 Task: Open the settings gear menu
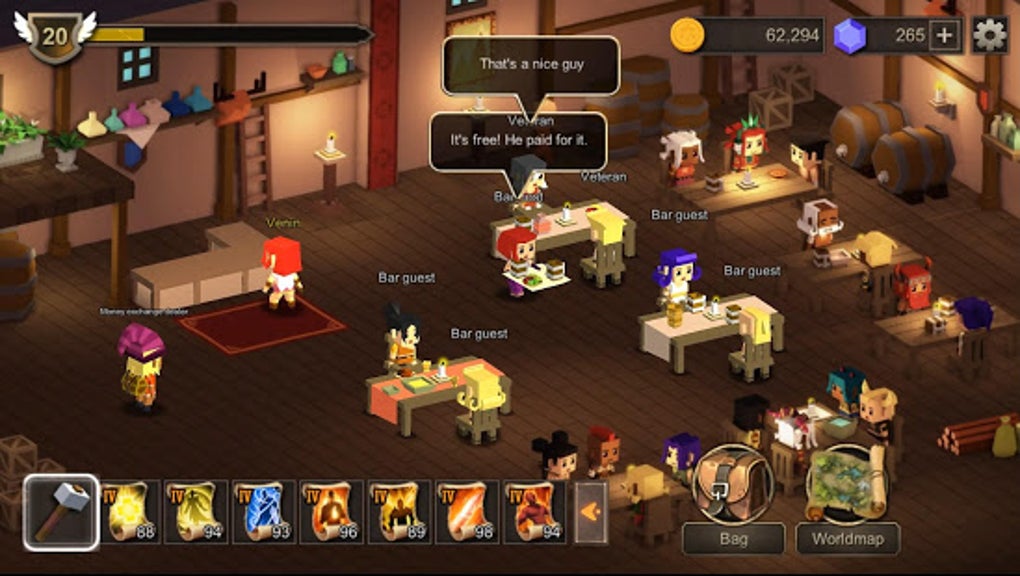989,35
